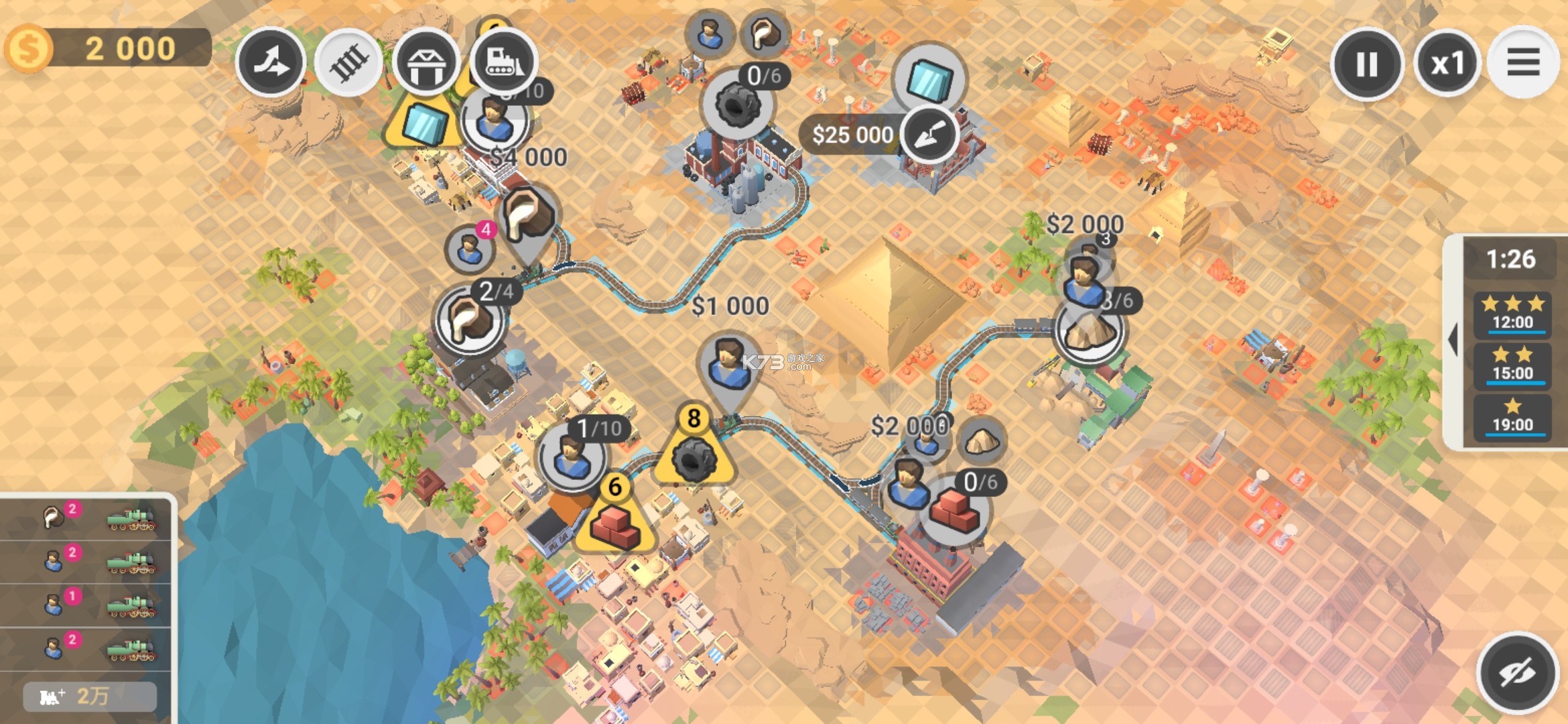Buy a new train for 2万
Screen dimensions: 1568x724
[90, 697]
